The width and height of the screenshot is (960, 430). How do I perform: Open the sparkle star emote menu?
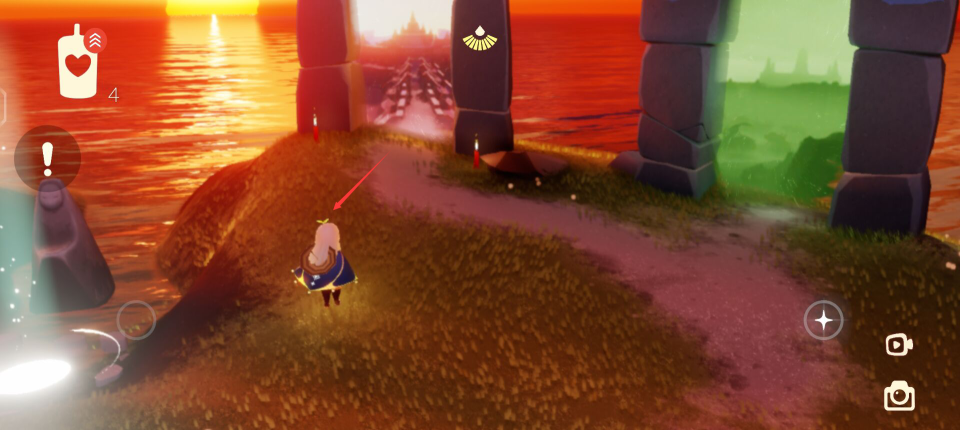(x=823, y=320)
